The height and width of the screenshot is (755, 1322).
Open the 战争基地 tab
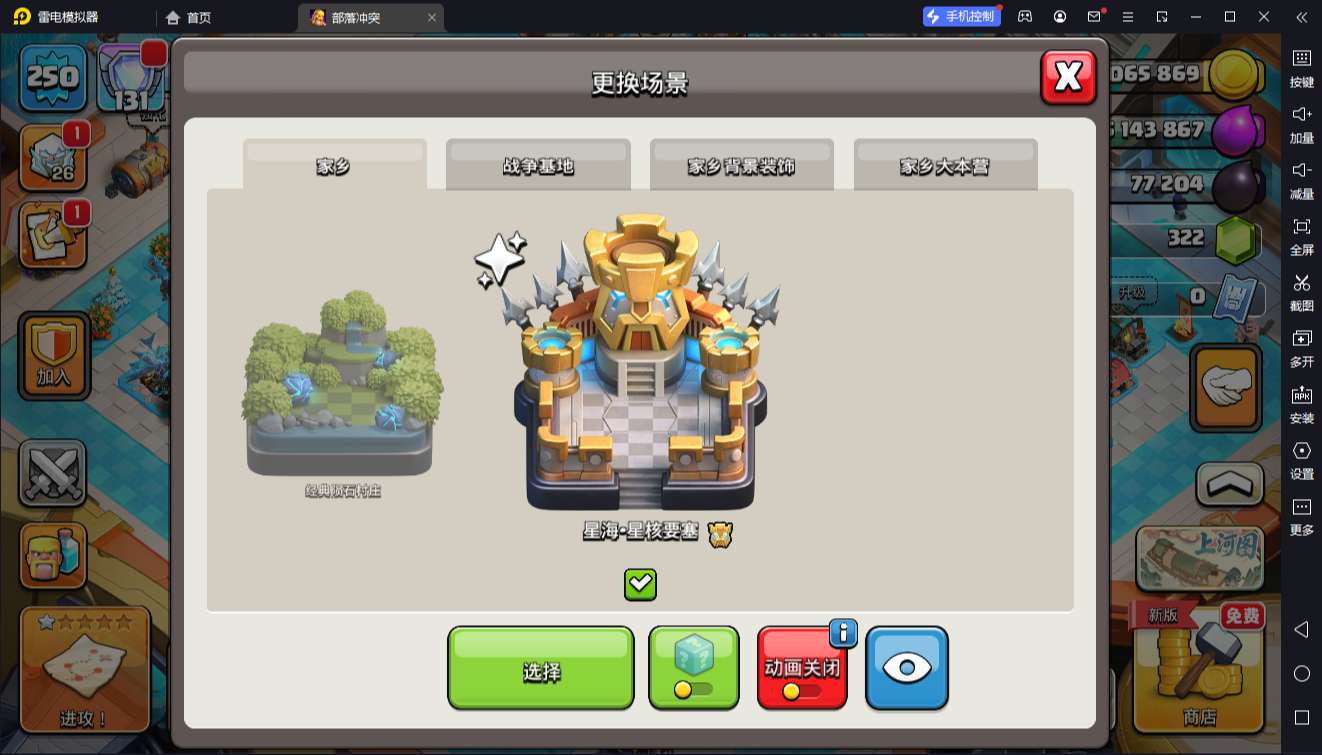(x=538, y=165)
